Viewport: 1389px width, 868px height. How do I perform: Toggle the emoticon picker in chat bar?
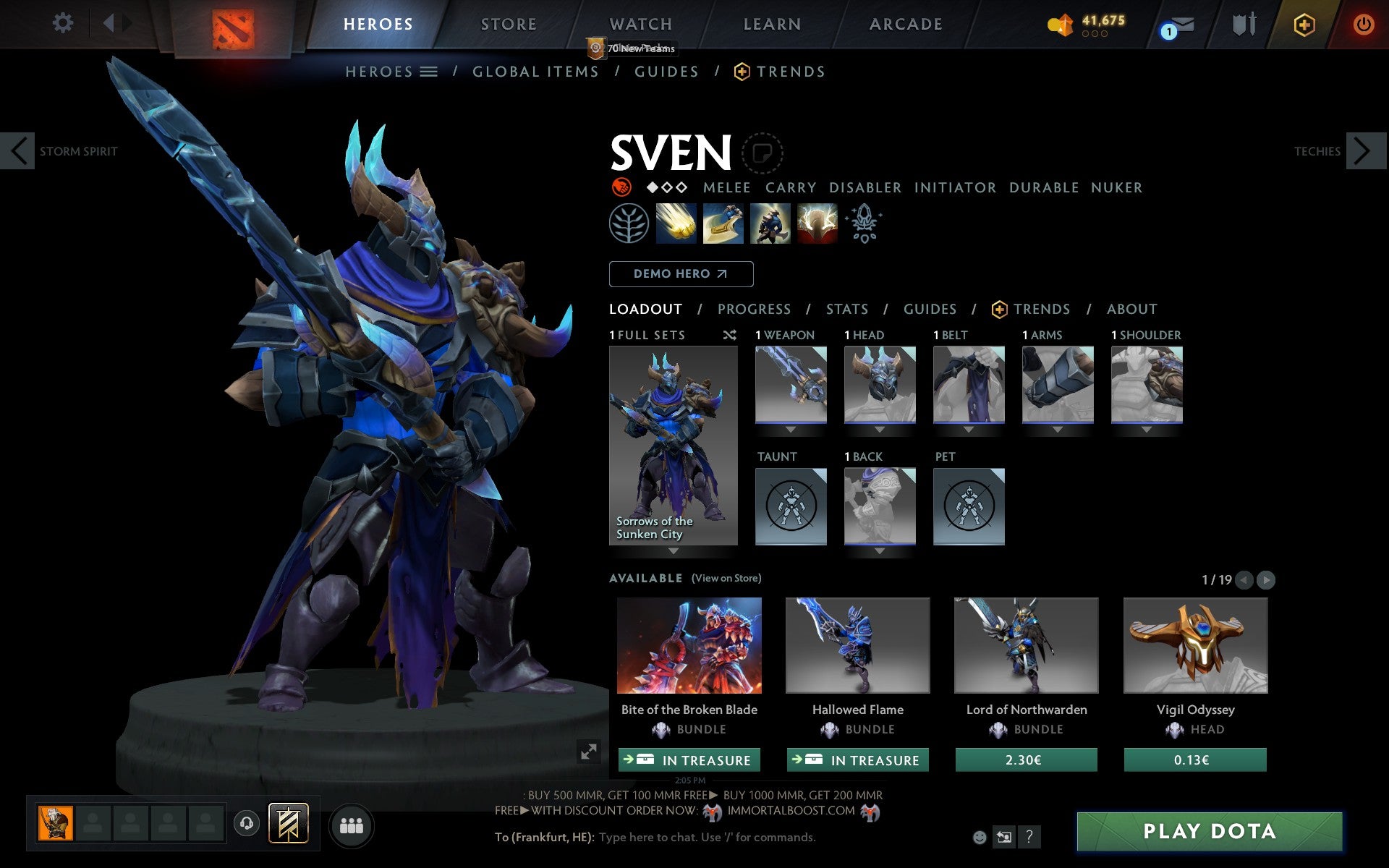click(x=980, y=838)
